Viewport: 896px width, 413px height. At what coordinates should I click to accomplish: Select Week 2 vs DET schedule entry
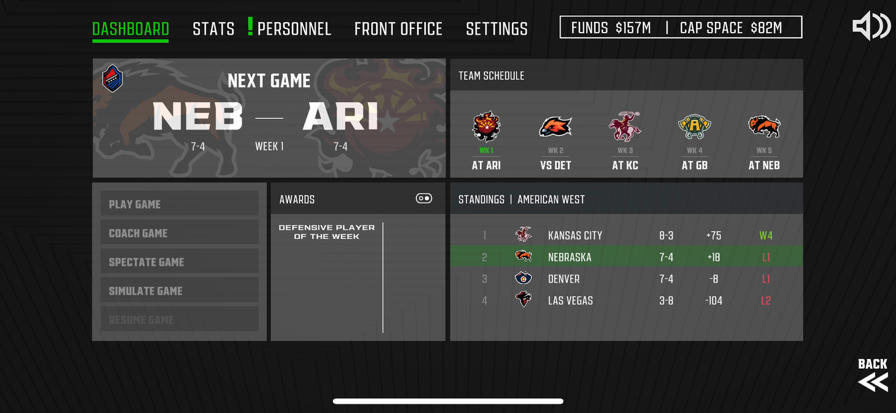[555, 141]
